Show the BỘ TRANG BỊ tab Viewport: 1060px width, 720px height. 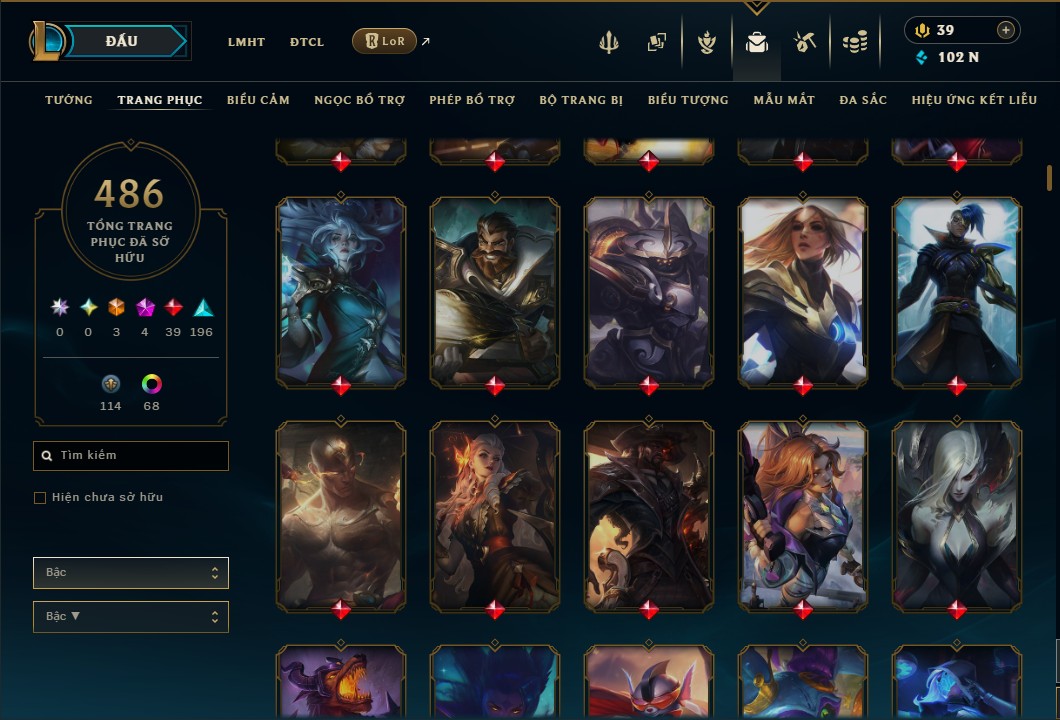point(581,100)
